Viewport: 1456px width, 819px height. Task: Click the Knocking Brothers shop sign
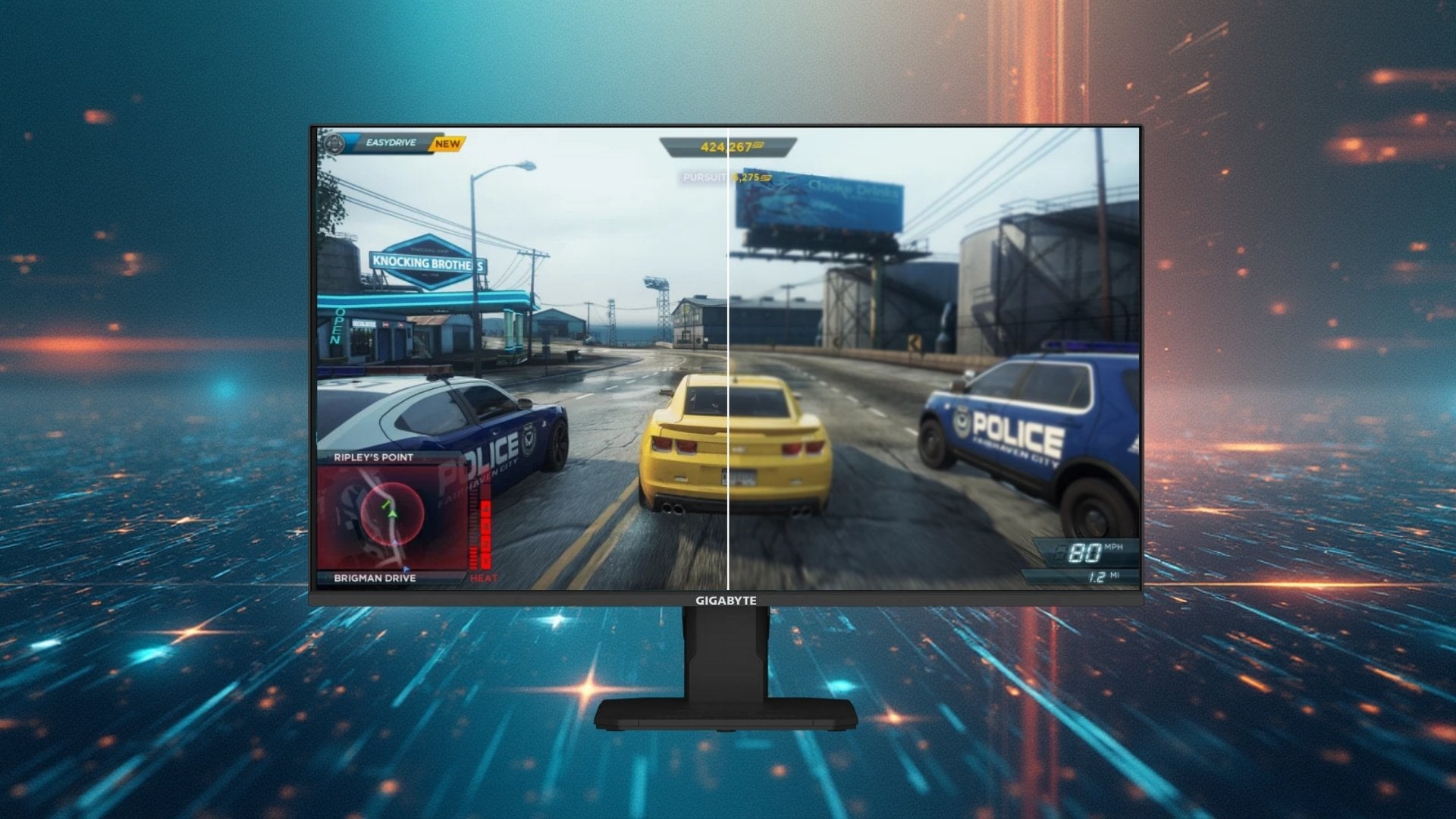(425, 262)
